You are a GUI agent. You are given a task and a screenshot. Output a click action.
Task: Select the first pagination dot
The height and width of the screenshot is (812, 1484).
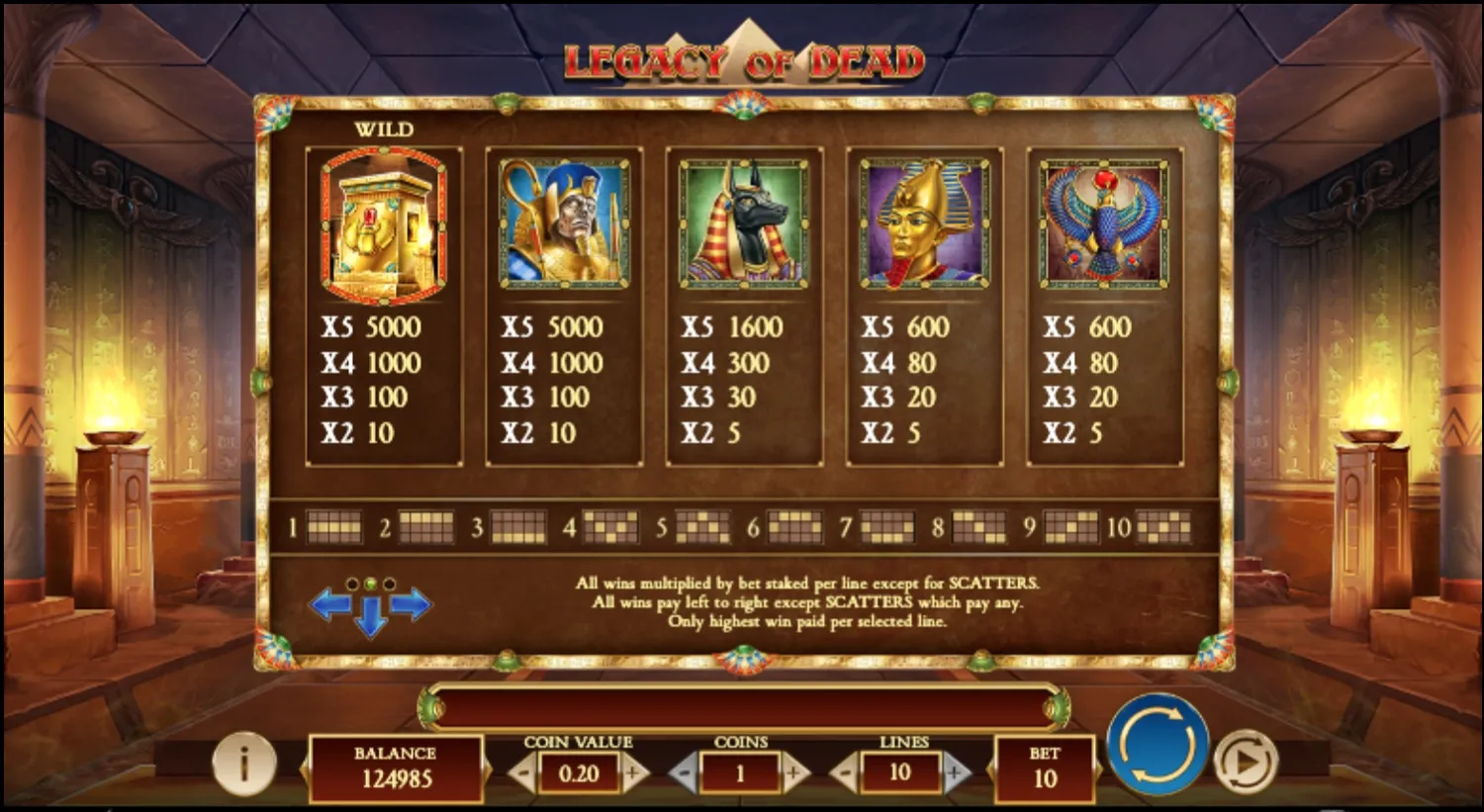point(354,583)
